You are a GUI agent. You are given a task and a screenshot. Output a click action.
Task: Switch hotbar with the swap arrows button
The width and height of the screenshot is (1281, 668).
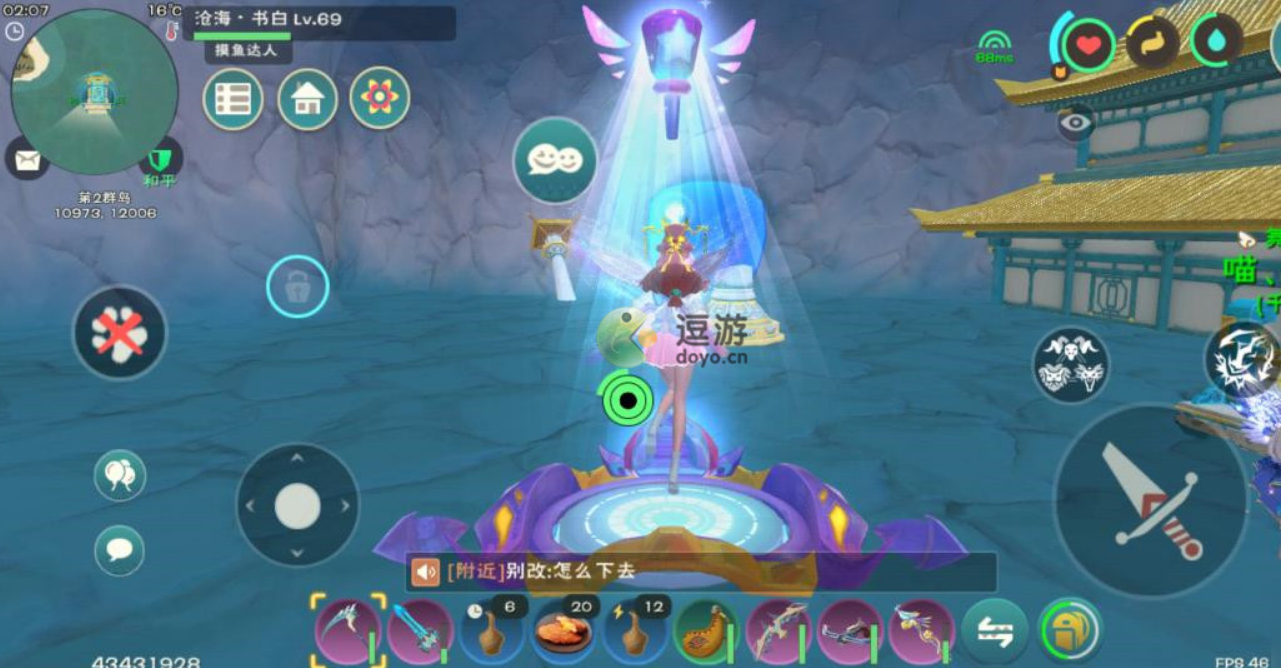point(995,632)
